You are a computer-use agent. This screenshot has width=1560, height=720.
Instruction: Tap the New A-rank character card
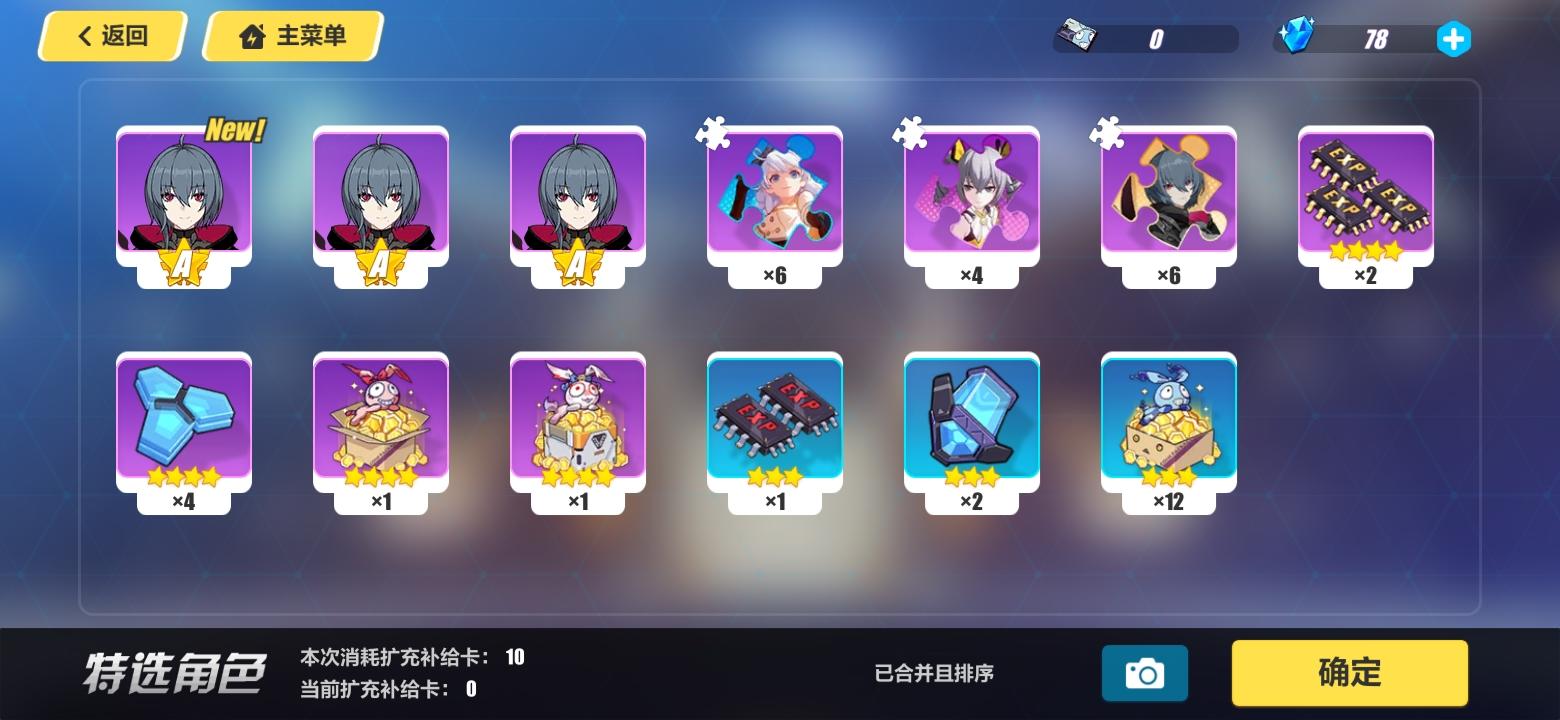click(x=184, y=200)
